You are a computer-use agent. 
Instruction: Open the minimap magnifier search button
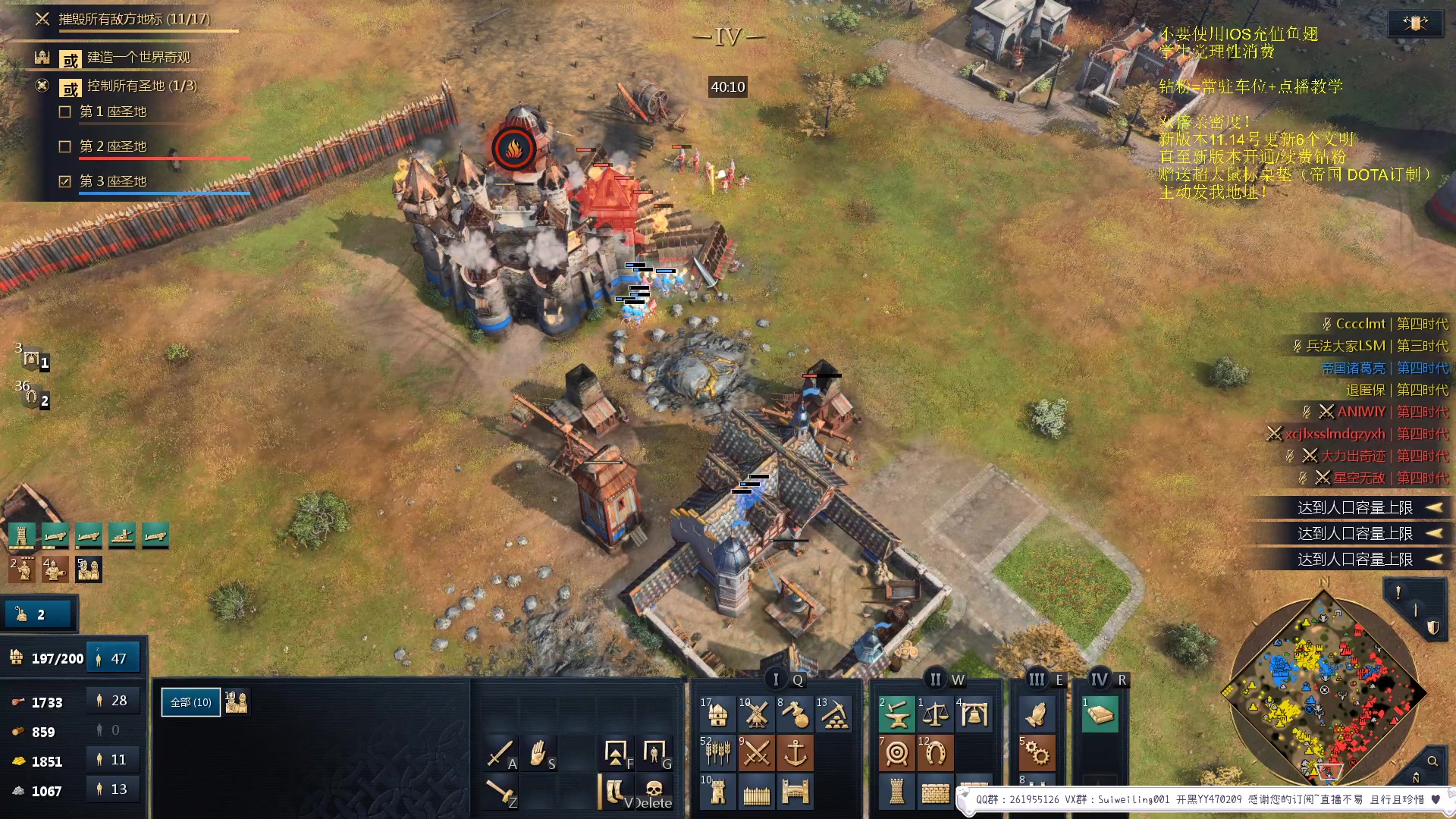(x=1432, y=761)
